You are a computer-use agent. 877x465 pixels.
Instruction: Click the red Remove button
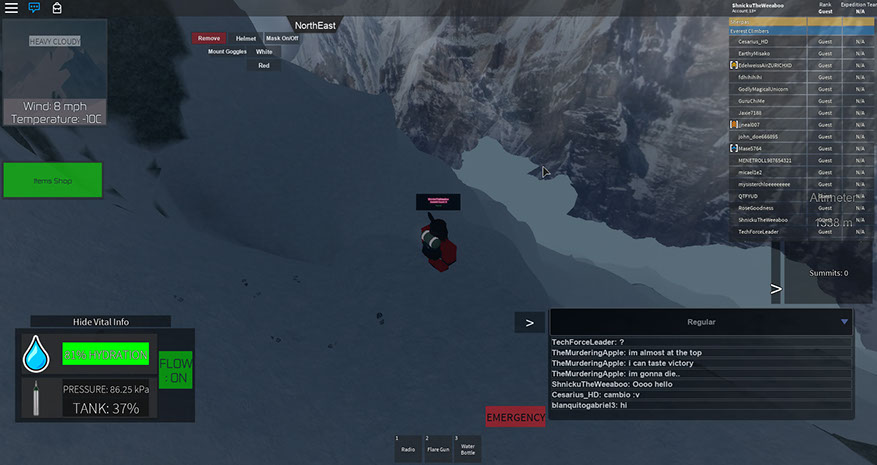pyautogui.click(x=209, y=38)
